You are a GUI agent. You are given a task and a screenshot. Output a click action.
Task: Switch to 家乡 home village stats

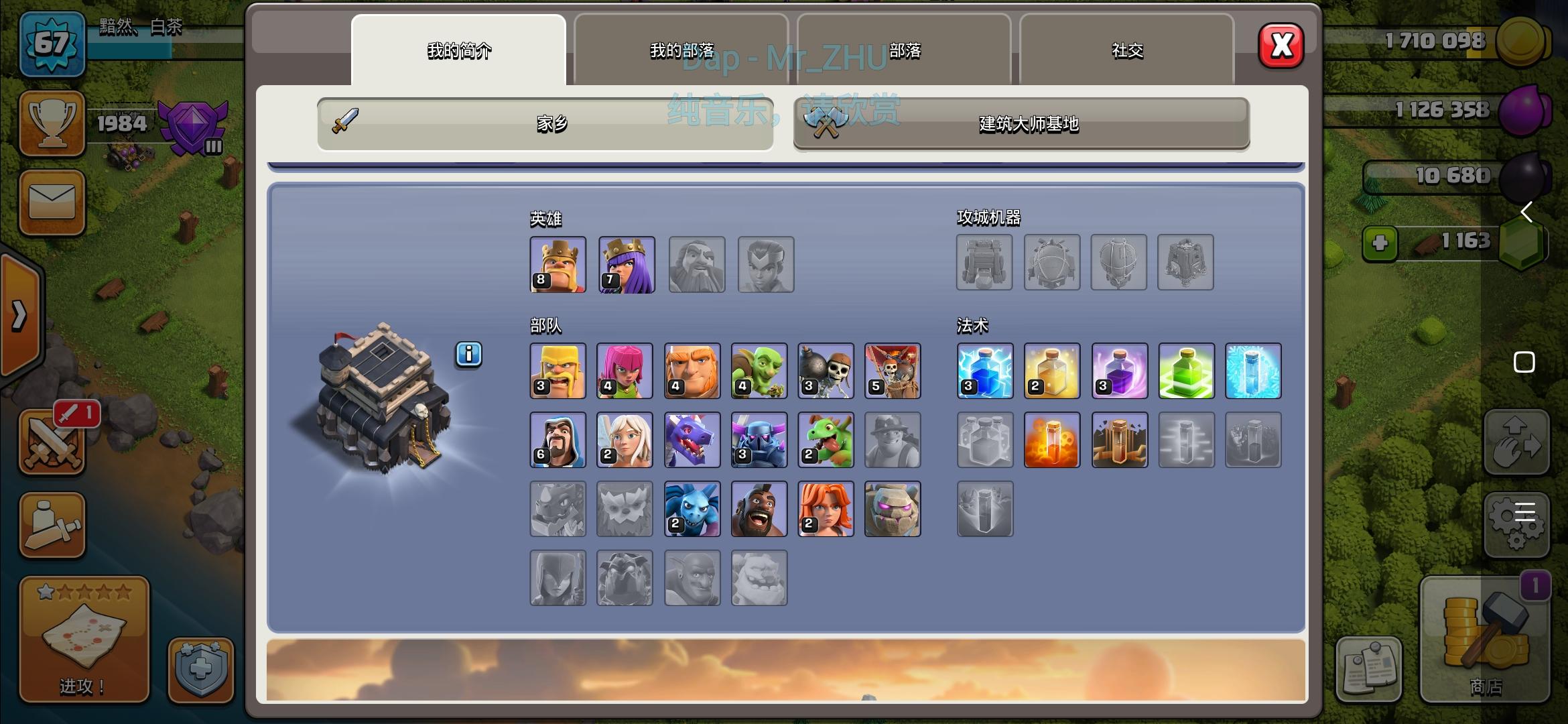[x=544, y=125]
